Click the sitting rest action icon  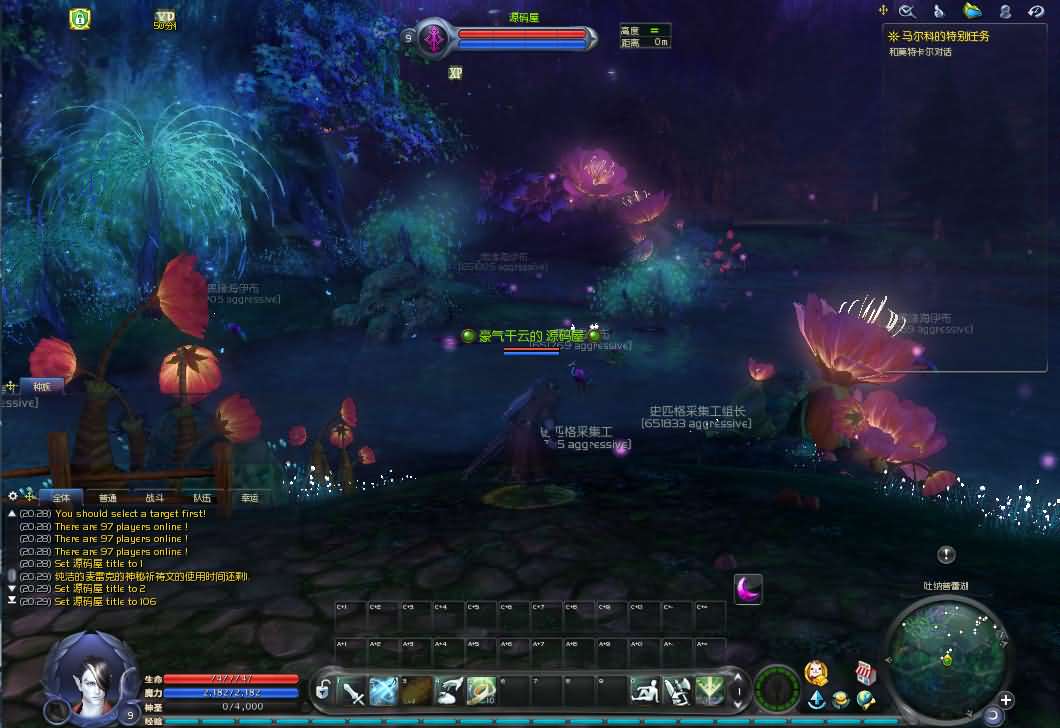tap(645, 689)
